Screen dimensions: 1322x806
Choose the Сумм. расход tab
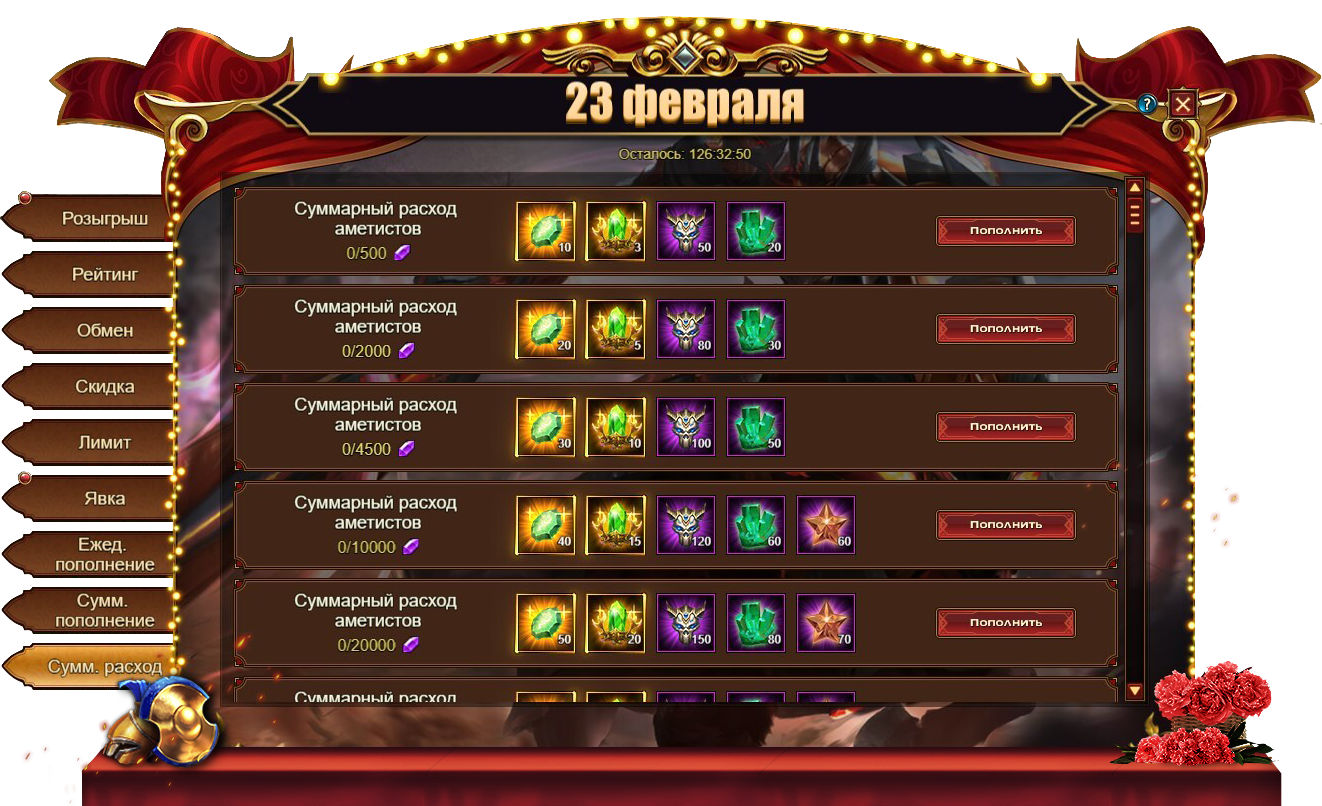point(104,666)
